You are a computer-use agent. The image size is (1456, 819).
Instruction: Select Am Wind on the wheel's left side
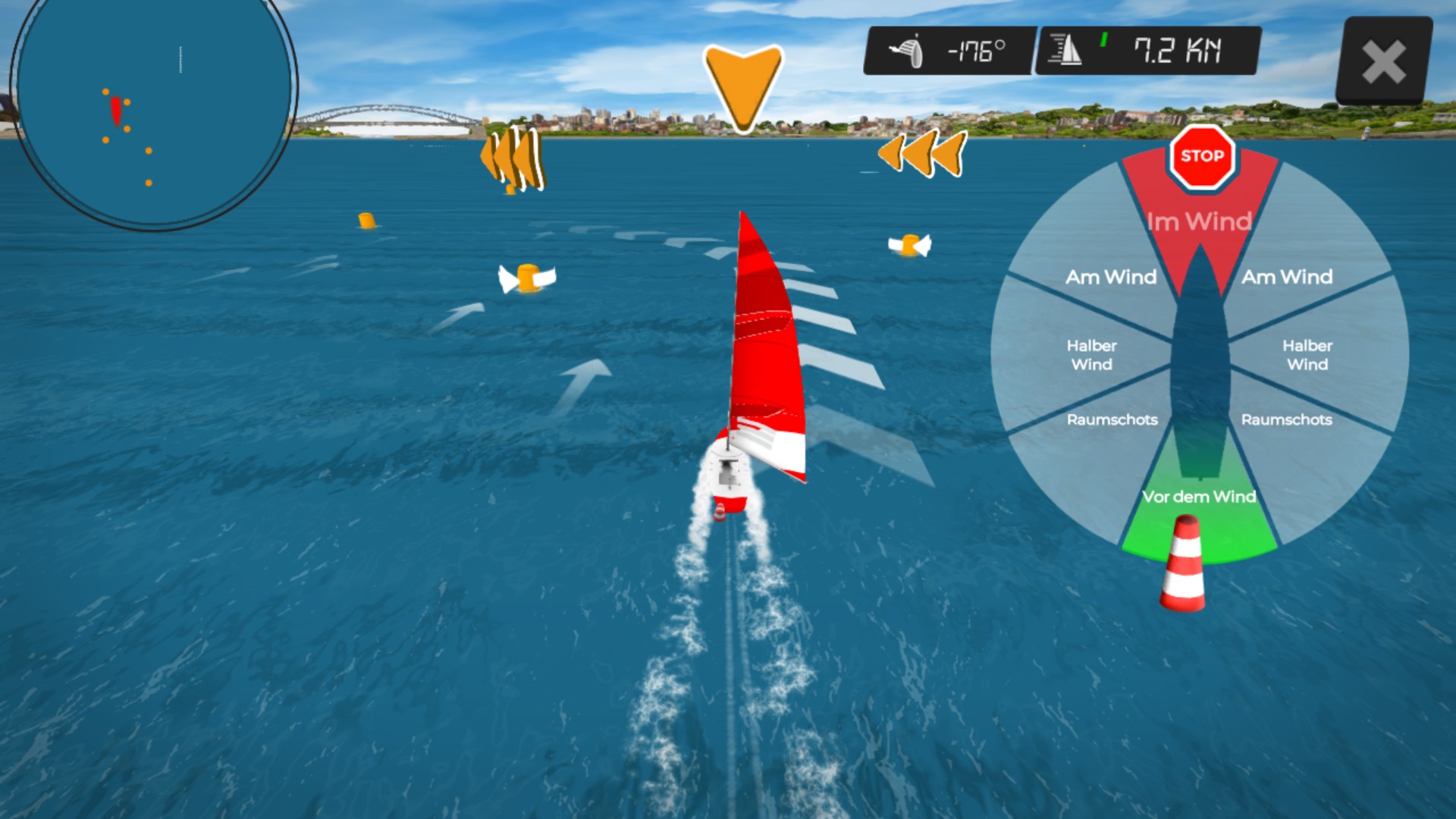click(x=1111, y=277)
